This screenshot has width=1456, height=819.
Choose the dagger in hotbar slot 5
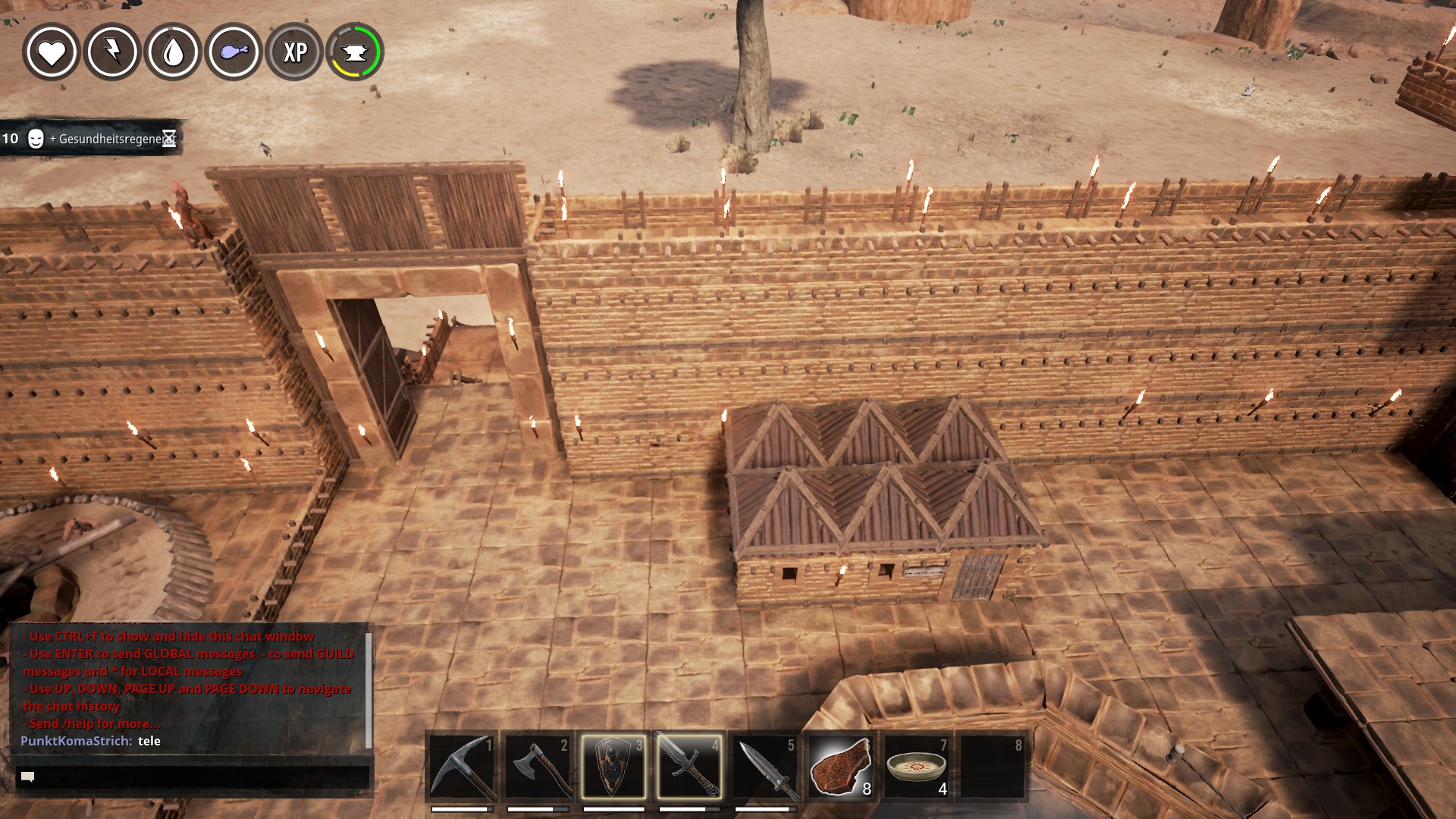tap(765, 767)
